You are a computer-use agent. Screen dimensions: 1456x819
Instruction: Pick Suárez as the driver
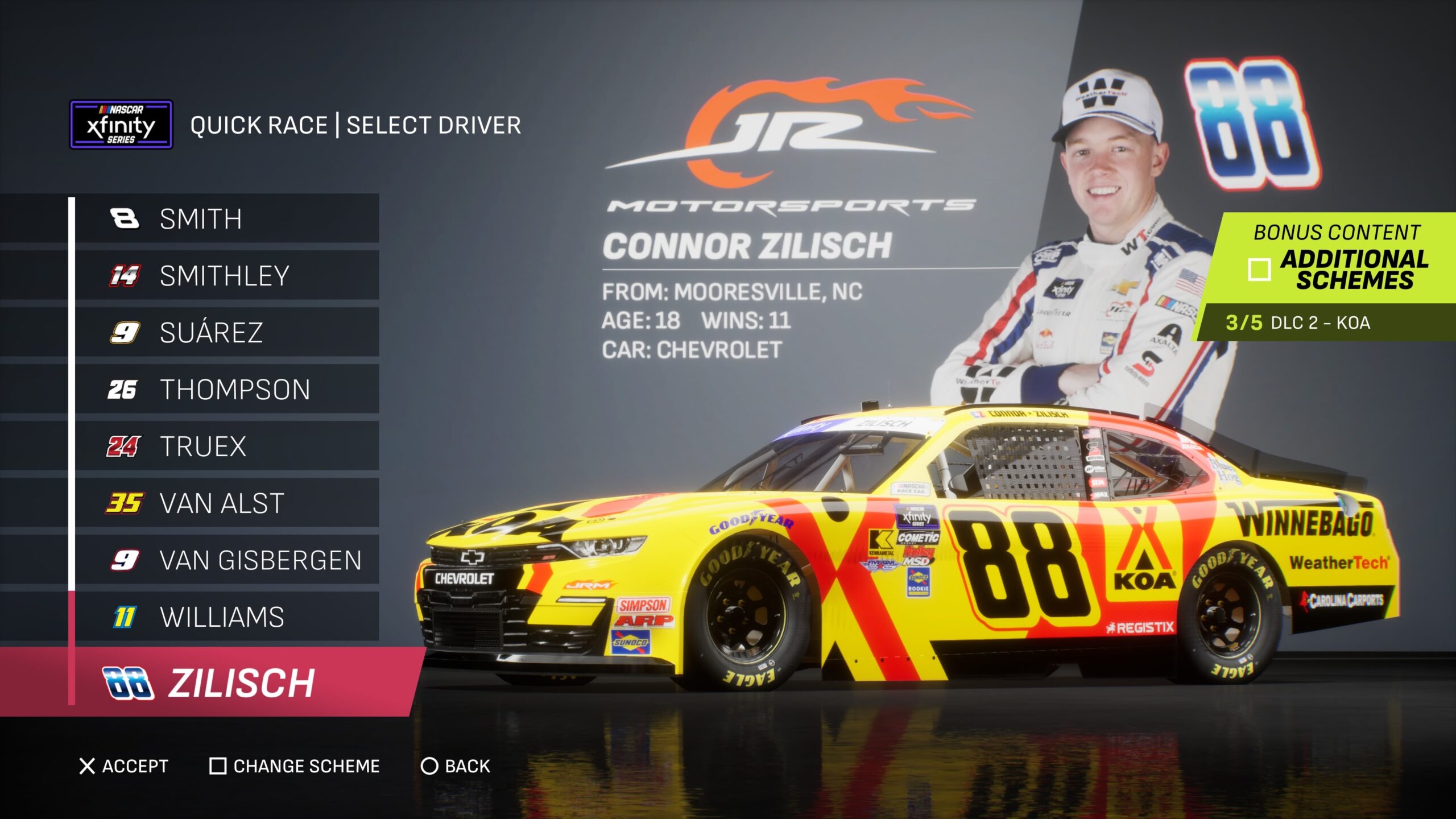pyautogui.click(x=226, y=333)
